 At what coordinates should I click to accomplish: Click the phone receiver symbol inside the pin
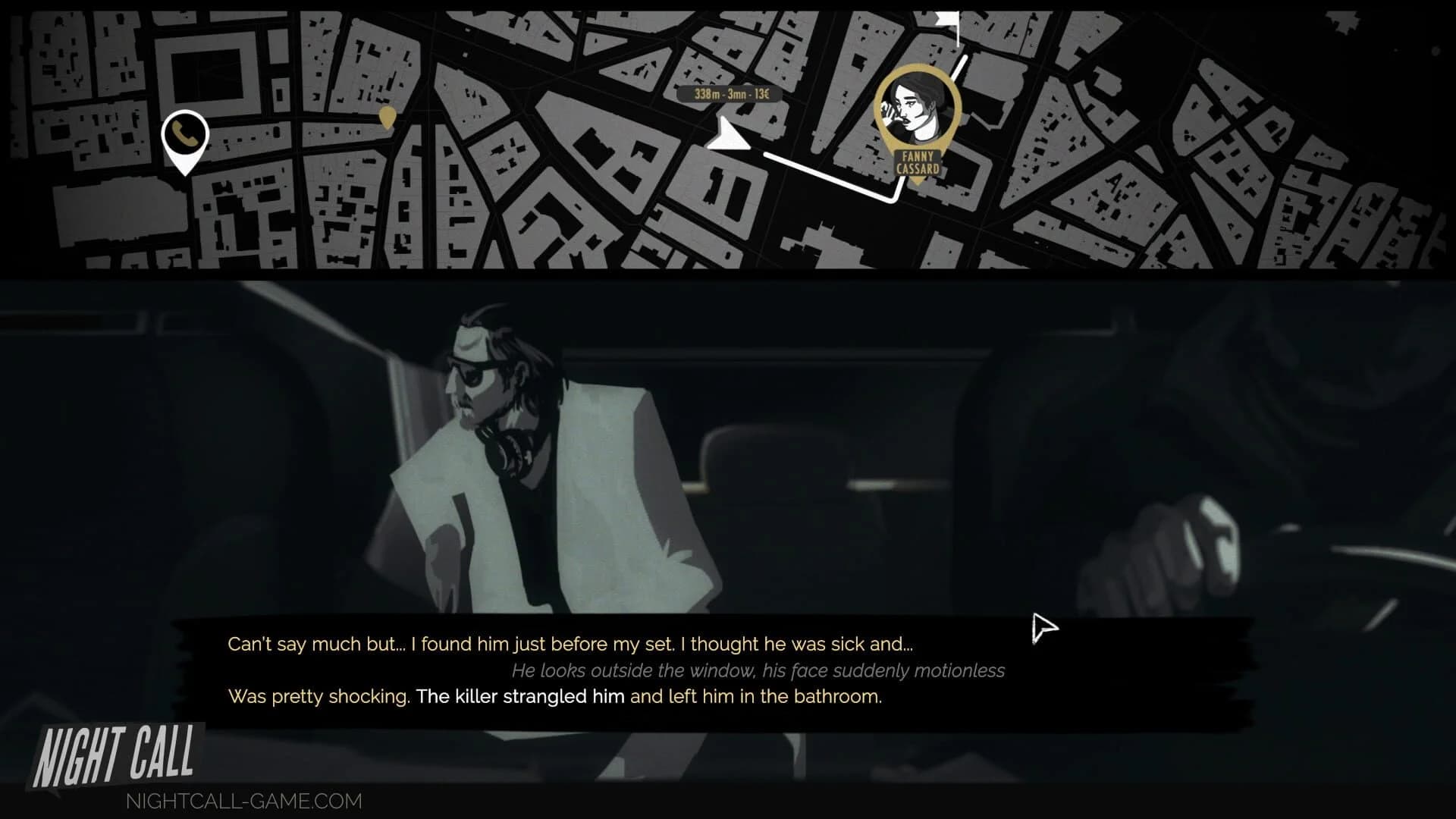184,135
